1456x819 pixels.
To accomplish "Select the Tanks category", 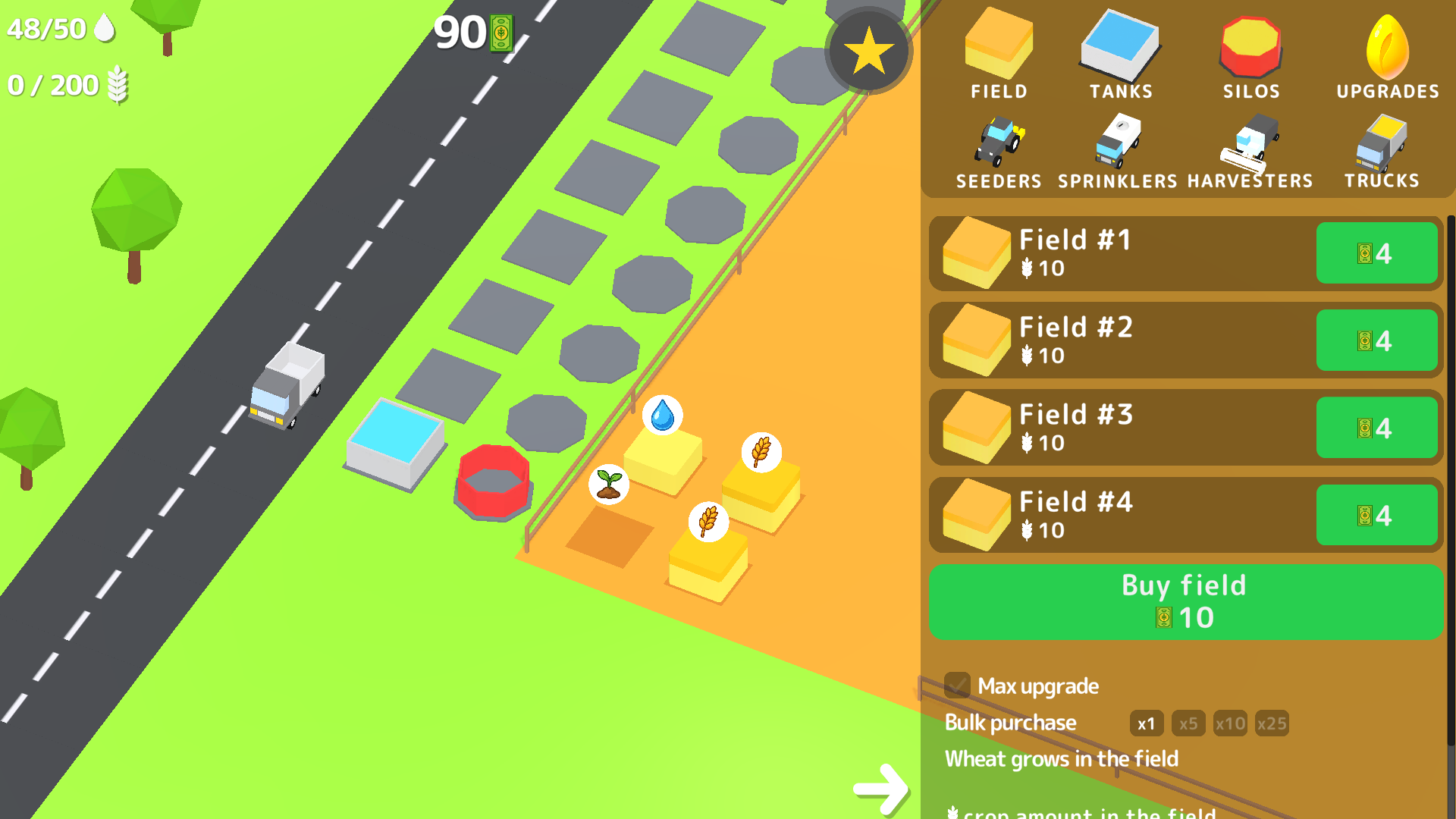I will [1119, 49].
